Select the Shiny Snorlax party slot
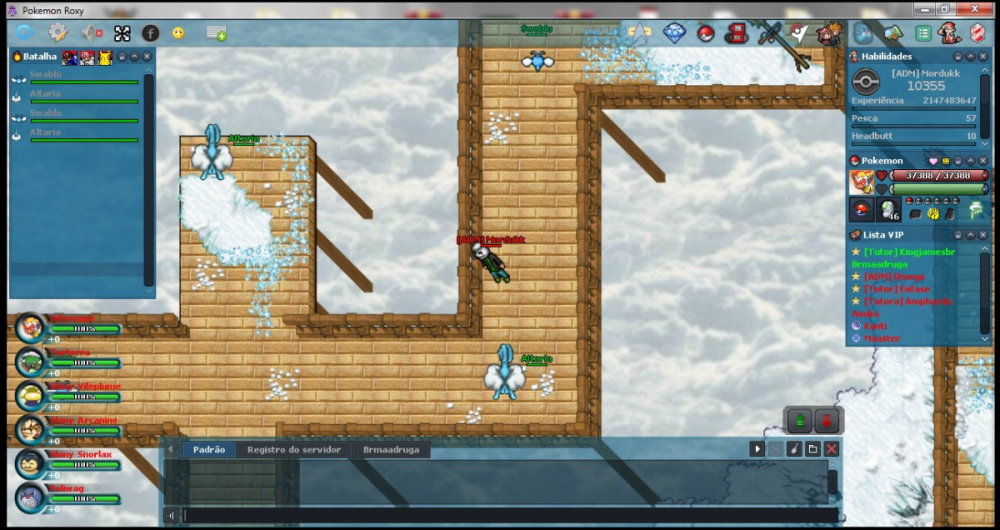Viewport: 1000px width, 530px height. (31, 461)
